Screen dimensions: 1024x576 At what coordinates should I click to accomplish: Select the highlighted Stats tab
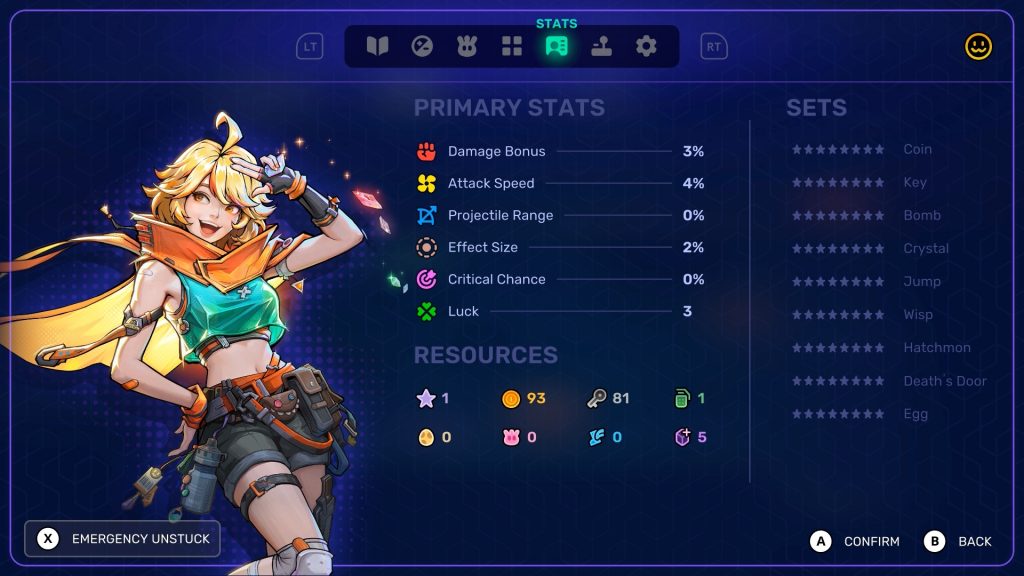click(557, 46)
